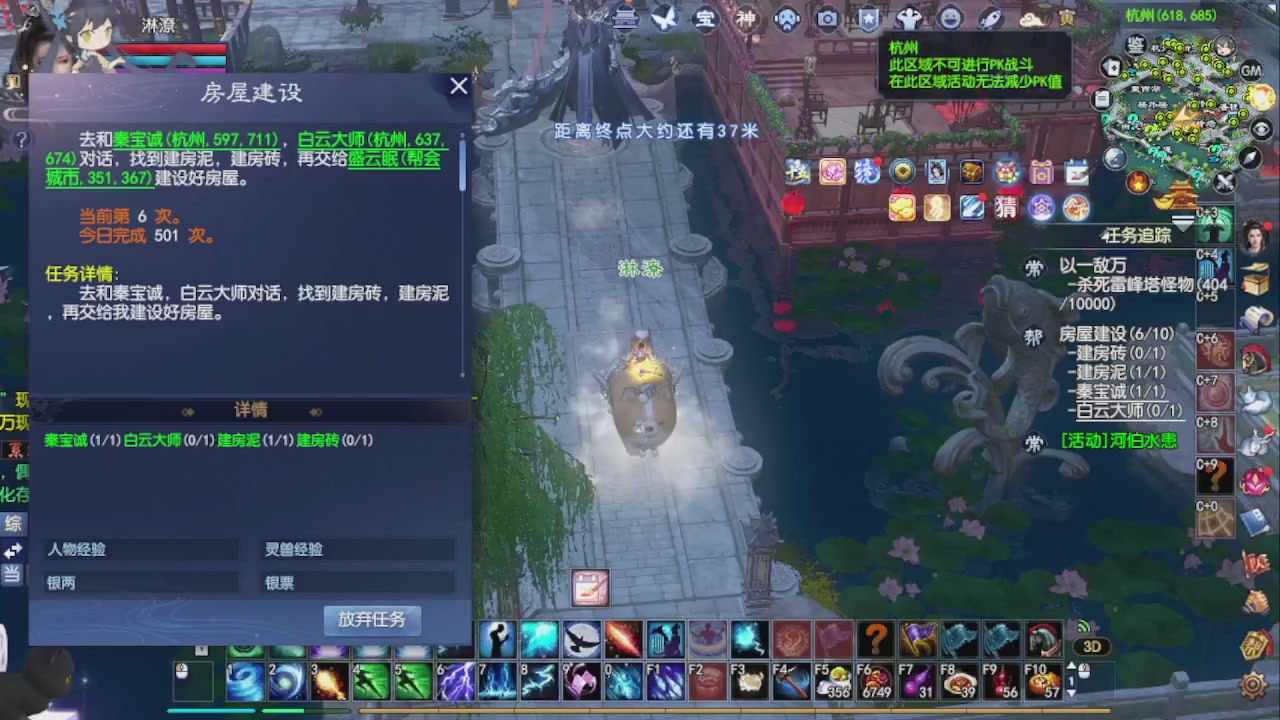1280x720 pixels.
Task: Open the calendar activity icon near events
Action: coord(1077,173)
